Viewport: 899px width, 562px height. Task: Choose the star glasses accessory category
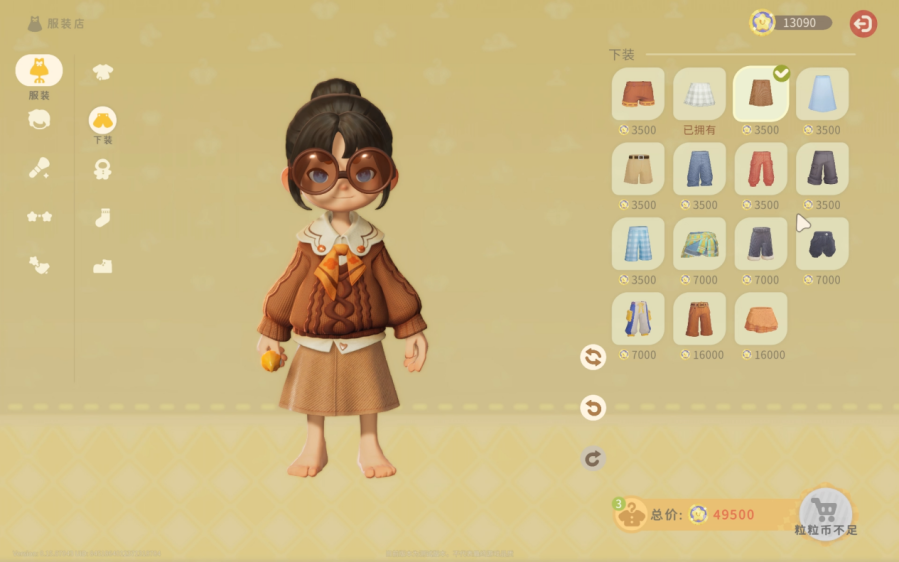coord(39,216)
